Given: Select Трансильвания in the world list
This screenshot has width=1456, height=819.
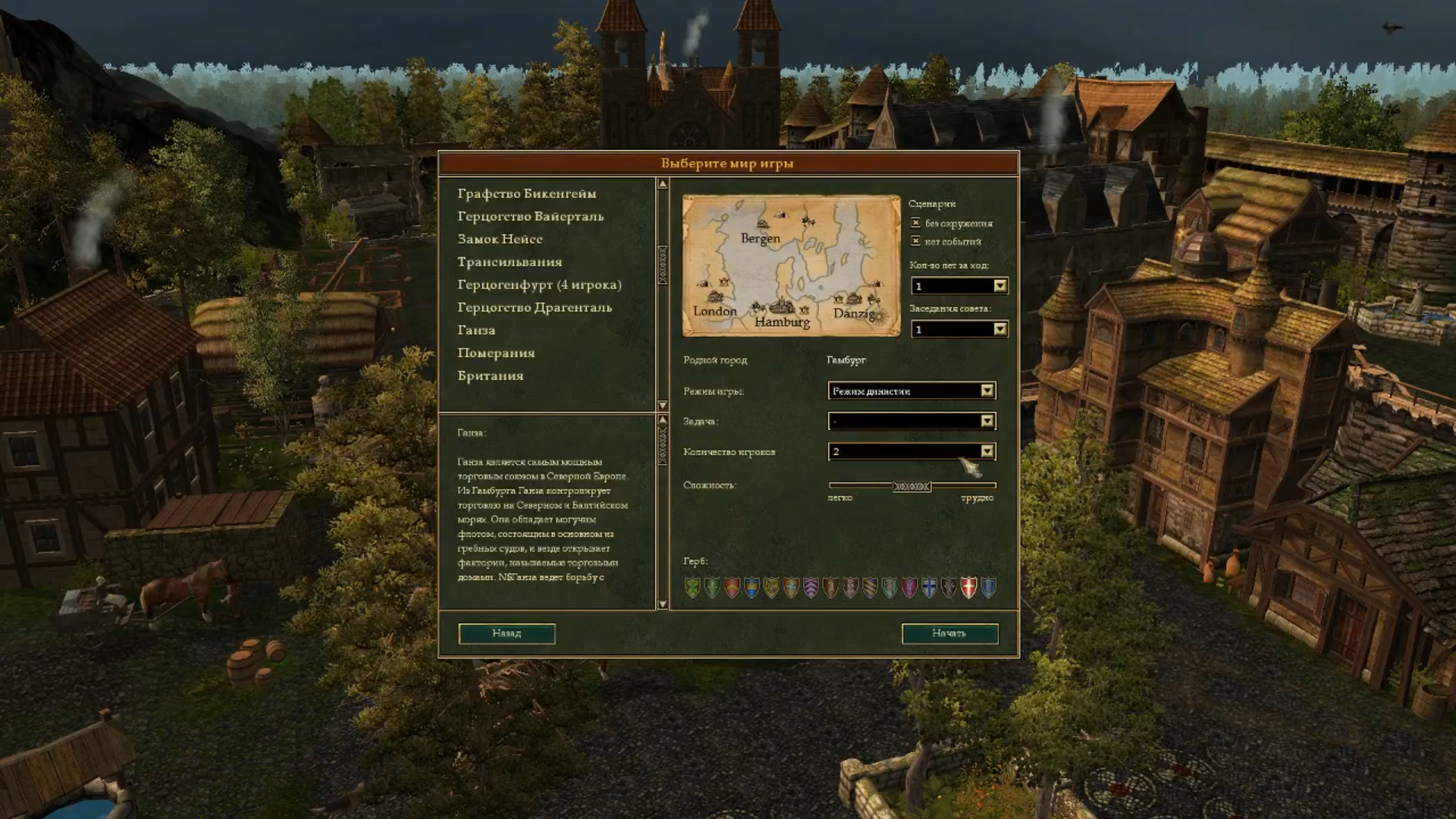Looking at the screenshot, I should [x=510, y=262].
